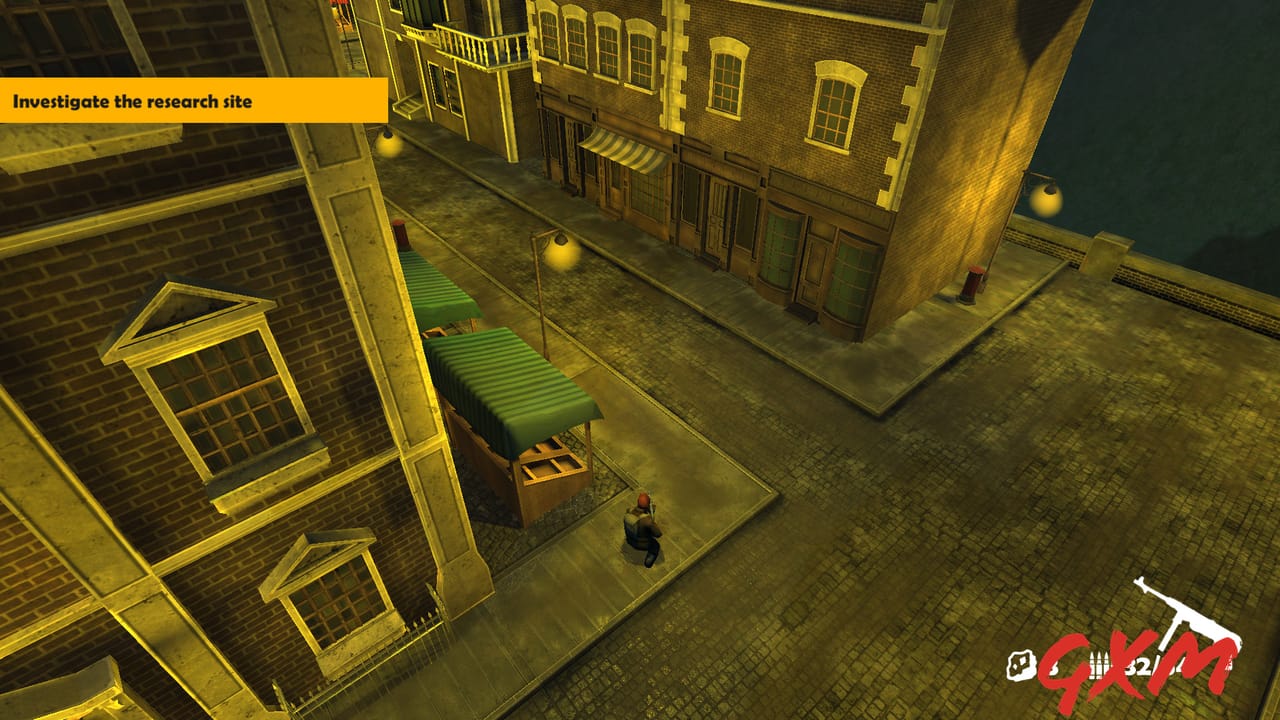Screen dimensions: 1280x720
Task: Click the bullet ammo icon in the HUD
Action: point(1100,663)
